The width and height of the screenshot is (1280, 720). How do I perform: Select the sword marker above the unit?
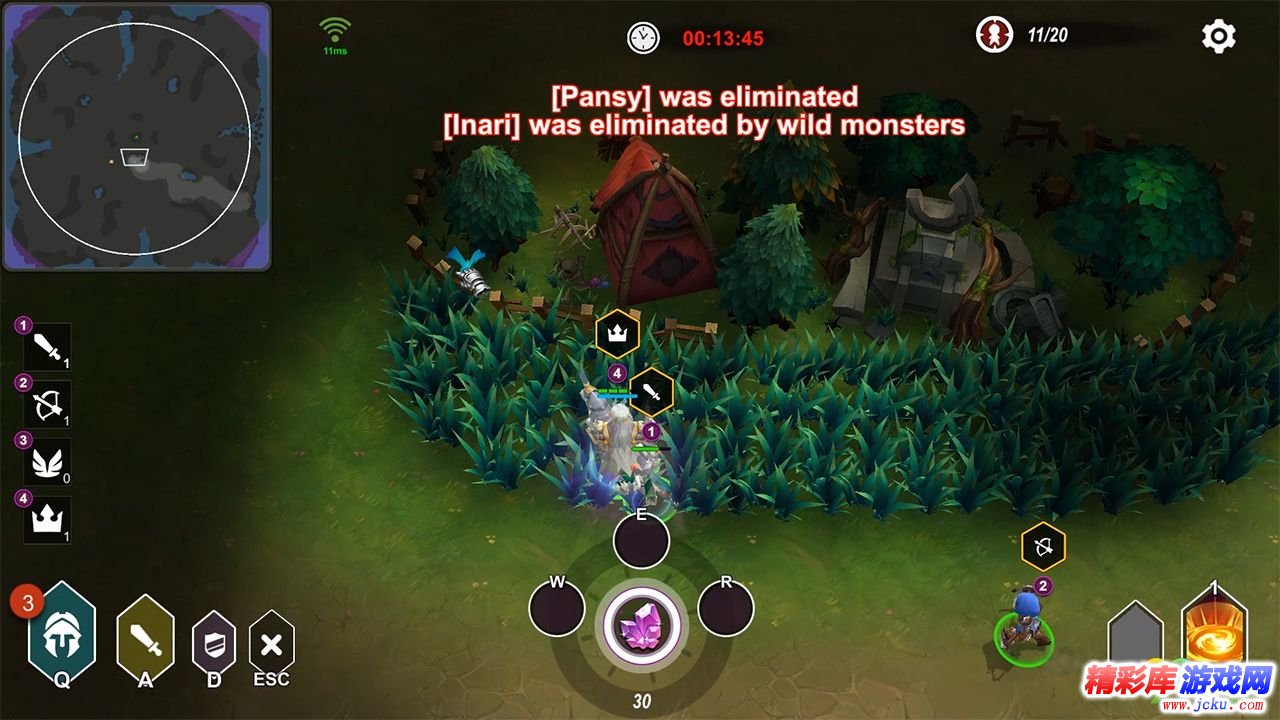tap(652, 392)
